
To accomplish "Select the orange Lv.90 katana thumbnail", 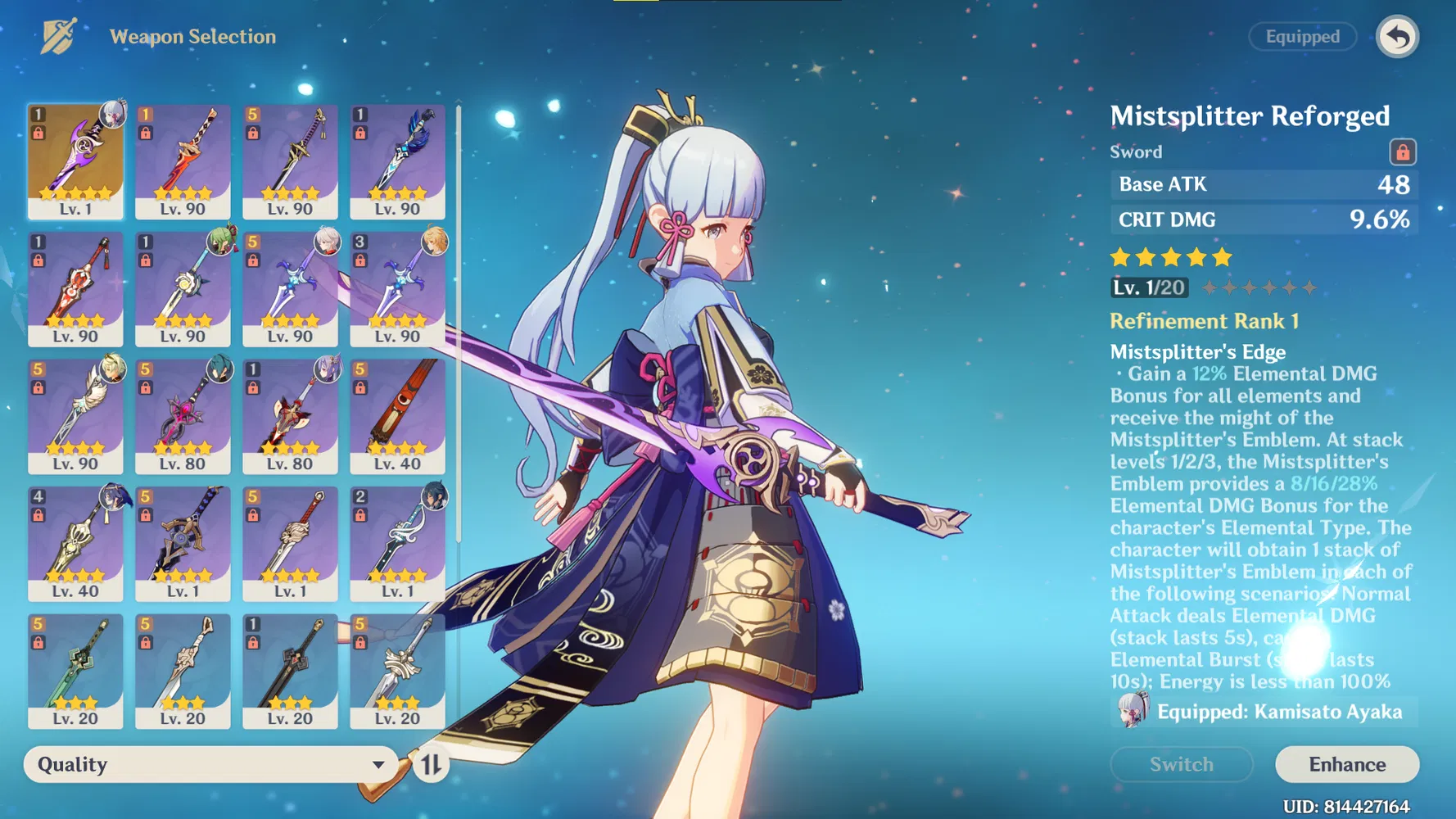I will [183, 161].
